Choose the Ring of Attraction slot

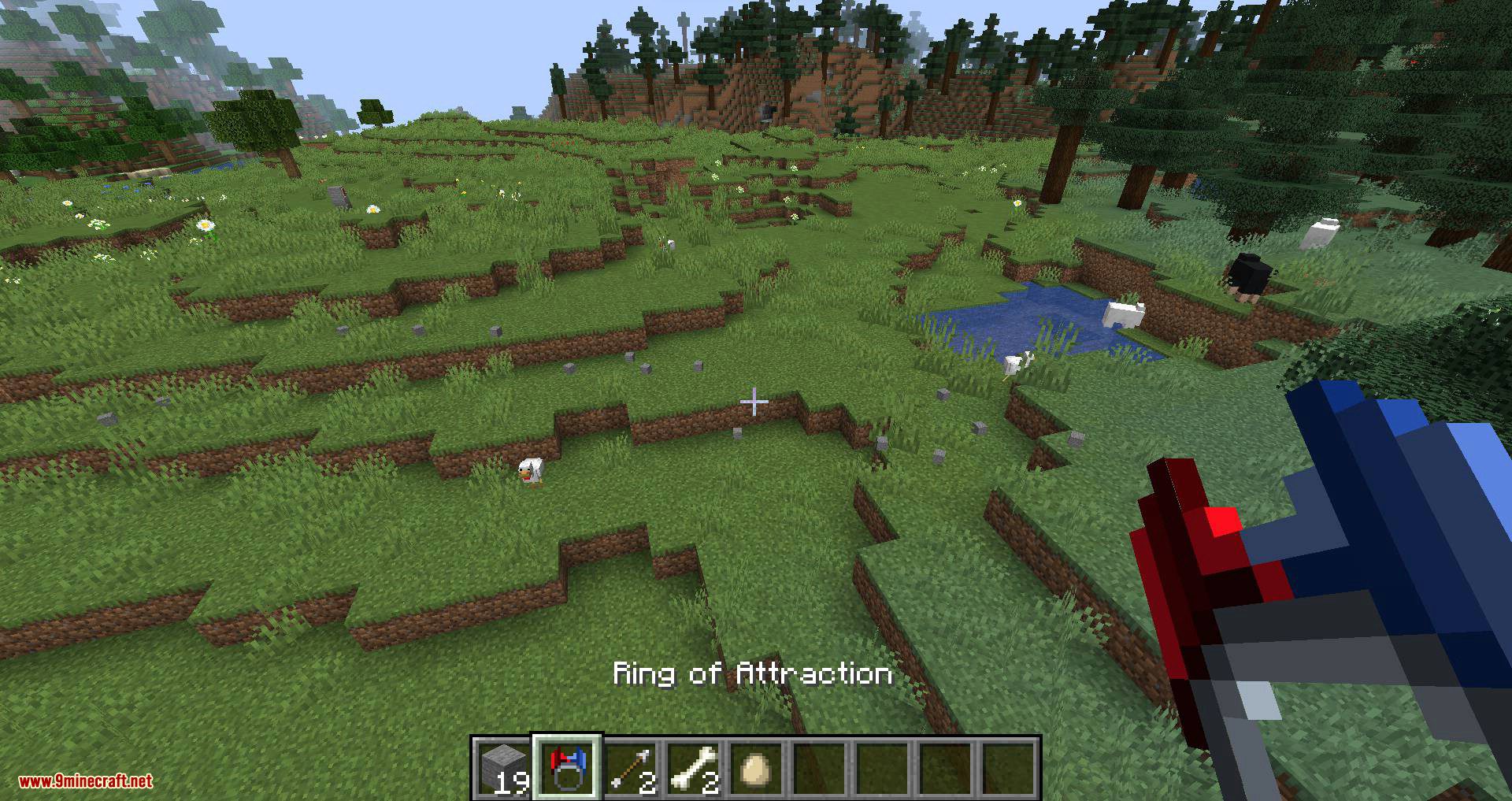[x=567, y=767]
